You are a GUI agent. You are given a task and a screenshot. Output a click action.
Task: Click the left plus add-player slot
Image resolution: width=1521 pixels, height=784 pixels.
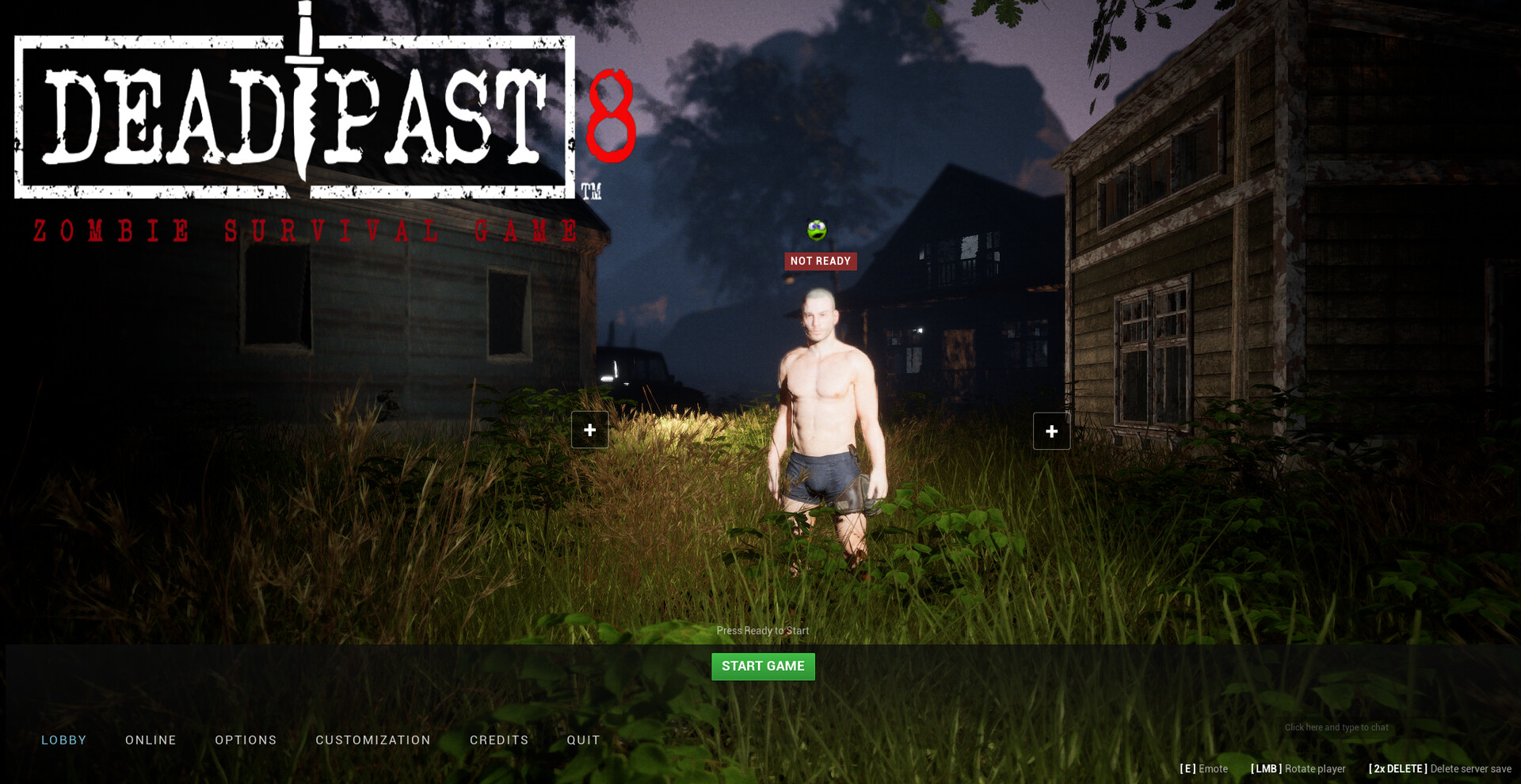coord(589,429)
